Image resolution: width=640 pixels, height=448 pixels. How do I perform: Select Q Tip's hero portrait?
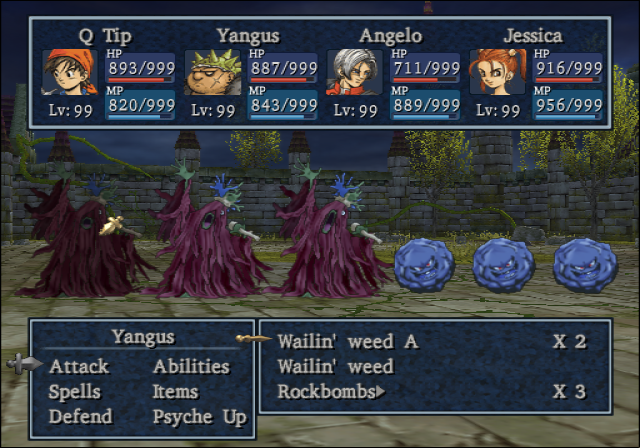pos(68,72)
